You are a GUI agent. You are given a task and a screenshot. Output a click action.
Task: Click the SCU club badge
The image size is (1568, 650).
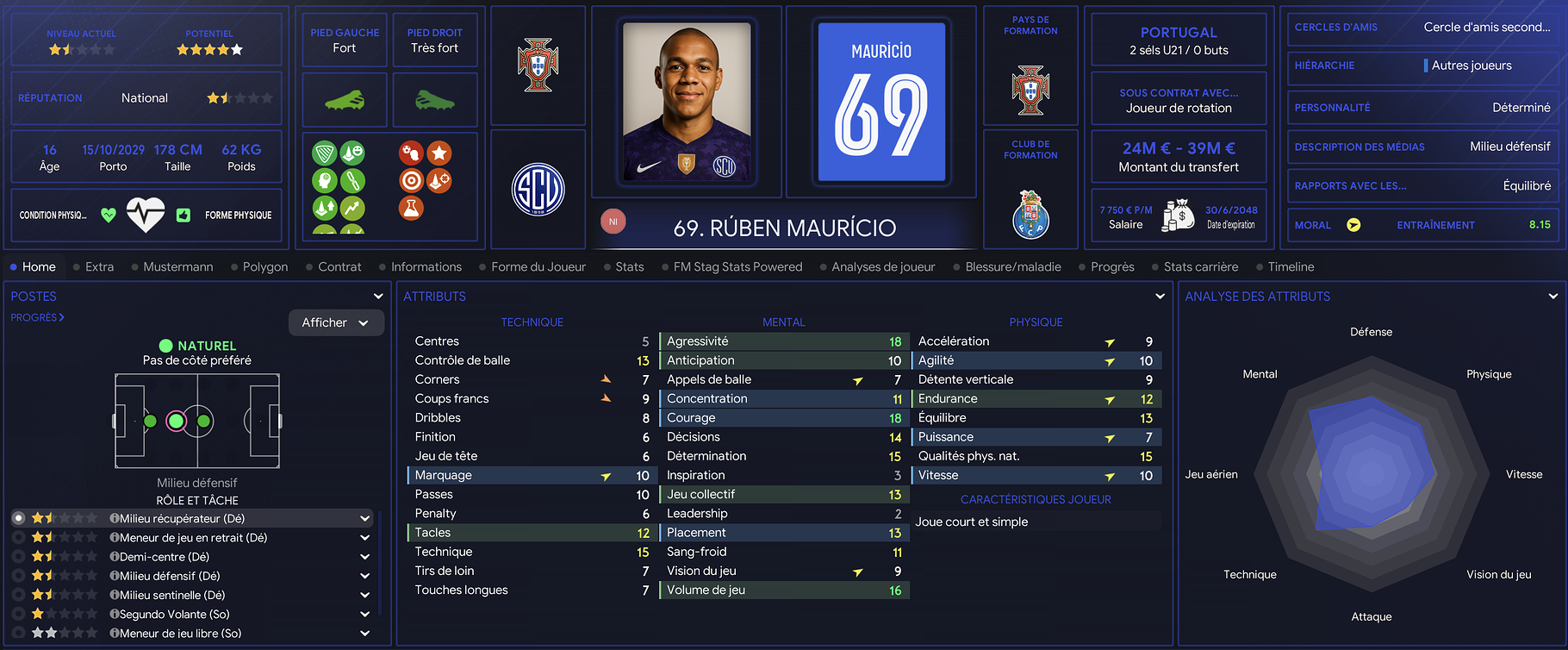[x=538, y=189]
